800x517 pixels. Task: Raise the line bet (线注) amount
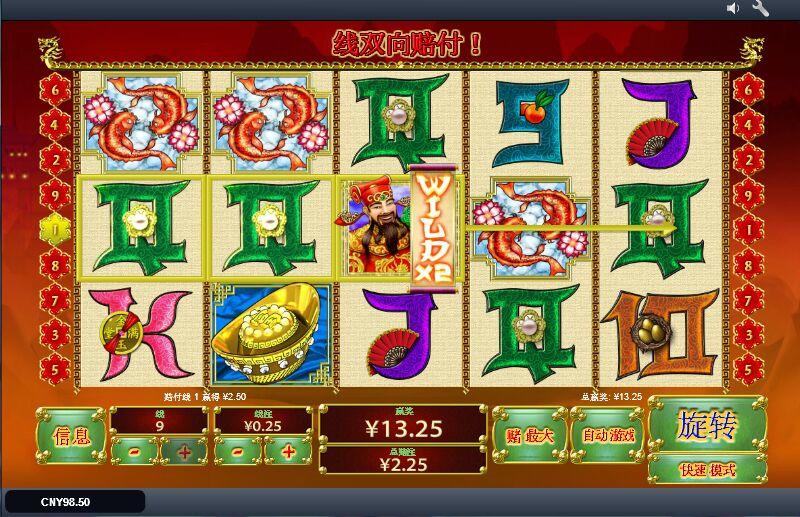pos(288,452)
